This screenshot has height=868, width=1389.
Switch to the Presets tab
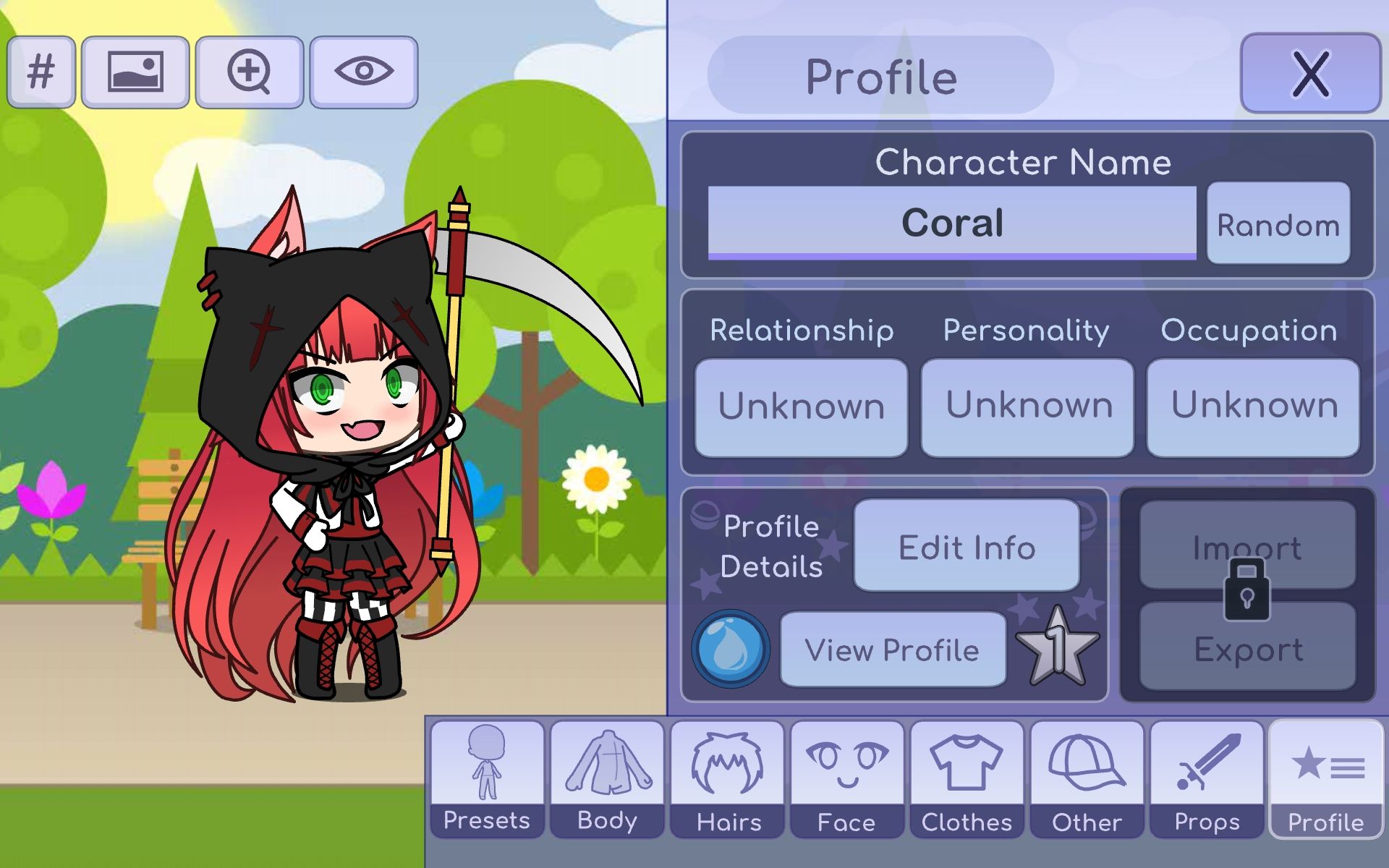487,779
